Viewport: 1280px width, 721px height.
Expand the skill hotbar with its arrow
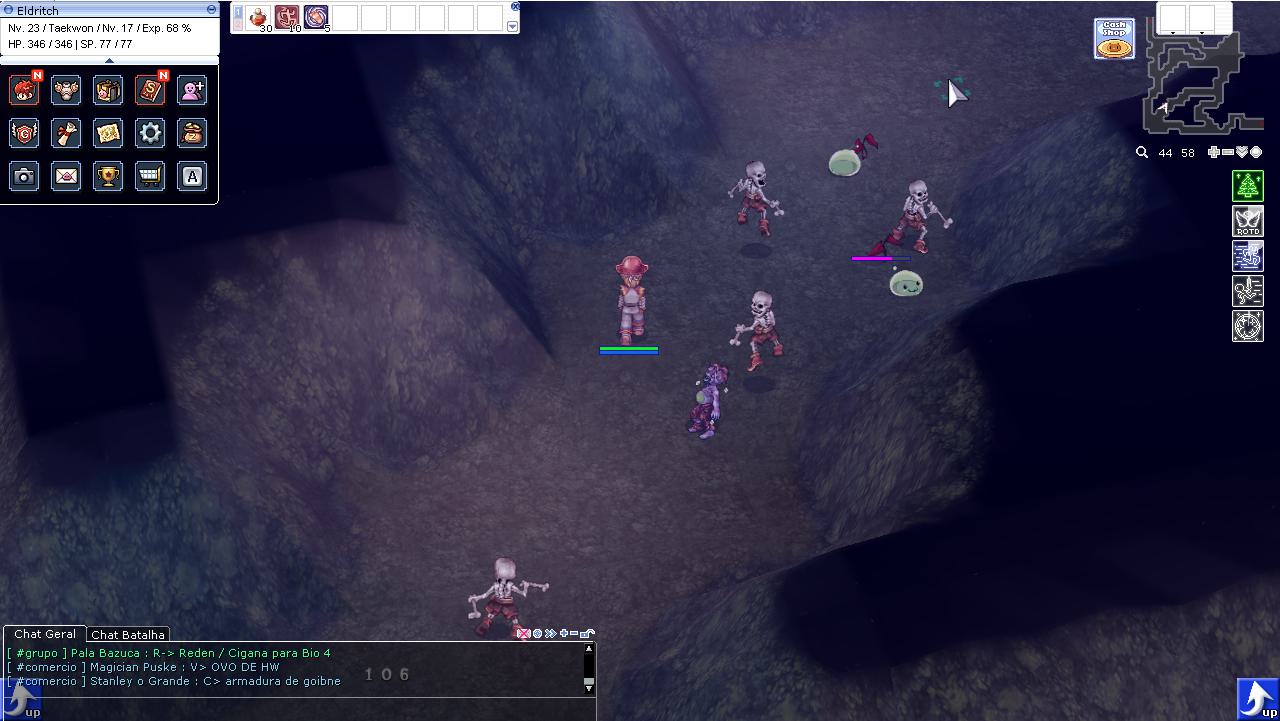click(x=513, y=27)
